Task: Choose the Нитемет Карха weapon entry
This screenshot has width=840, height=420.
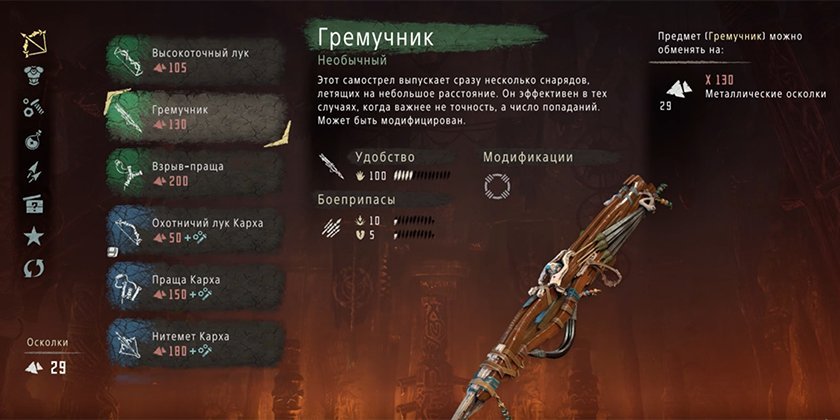Action: point(190,343)
